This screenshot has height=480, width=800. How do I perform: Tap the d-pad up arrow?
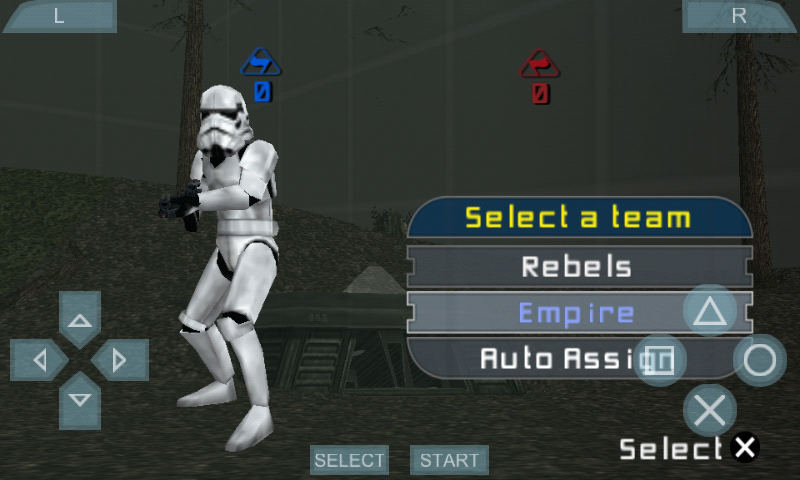coord(80,320)
